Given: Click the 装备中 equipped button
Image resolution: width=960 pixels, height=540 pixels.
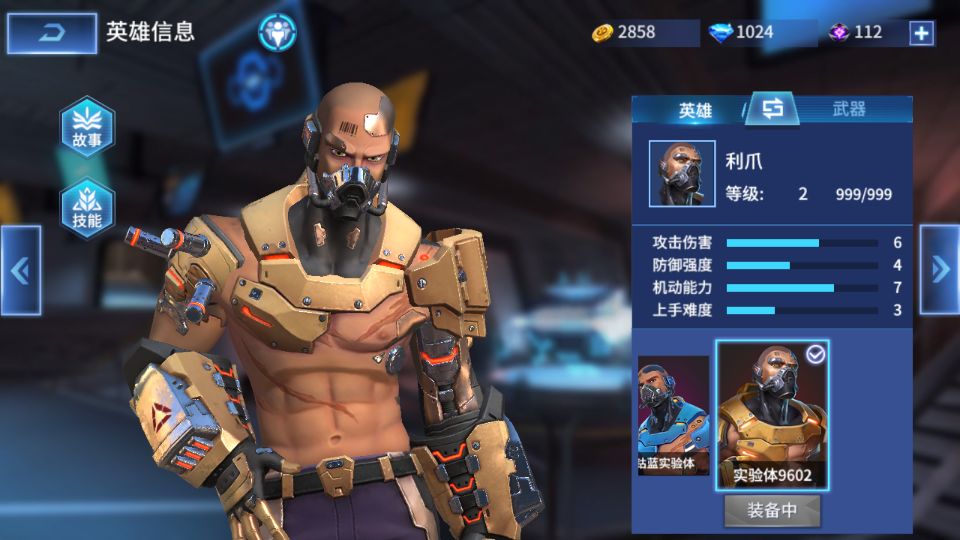Looking at the screenshot, I should pos(772,510).
